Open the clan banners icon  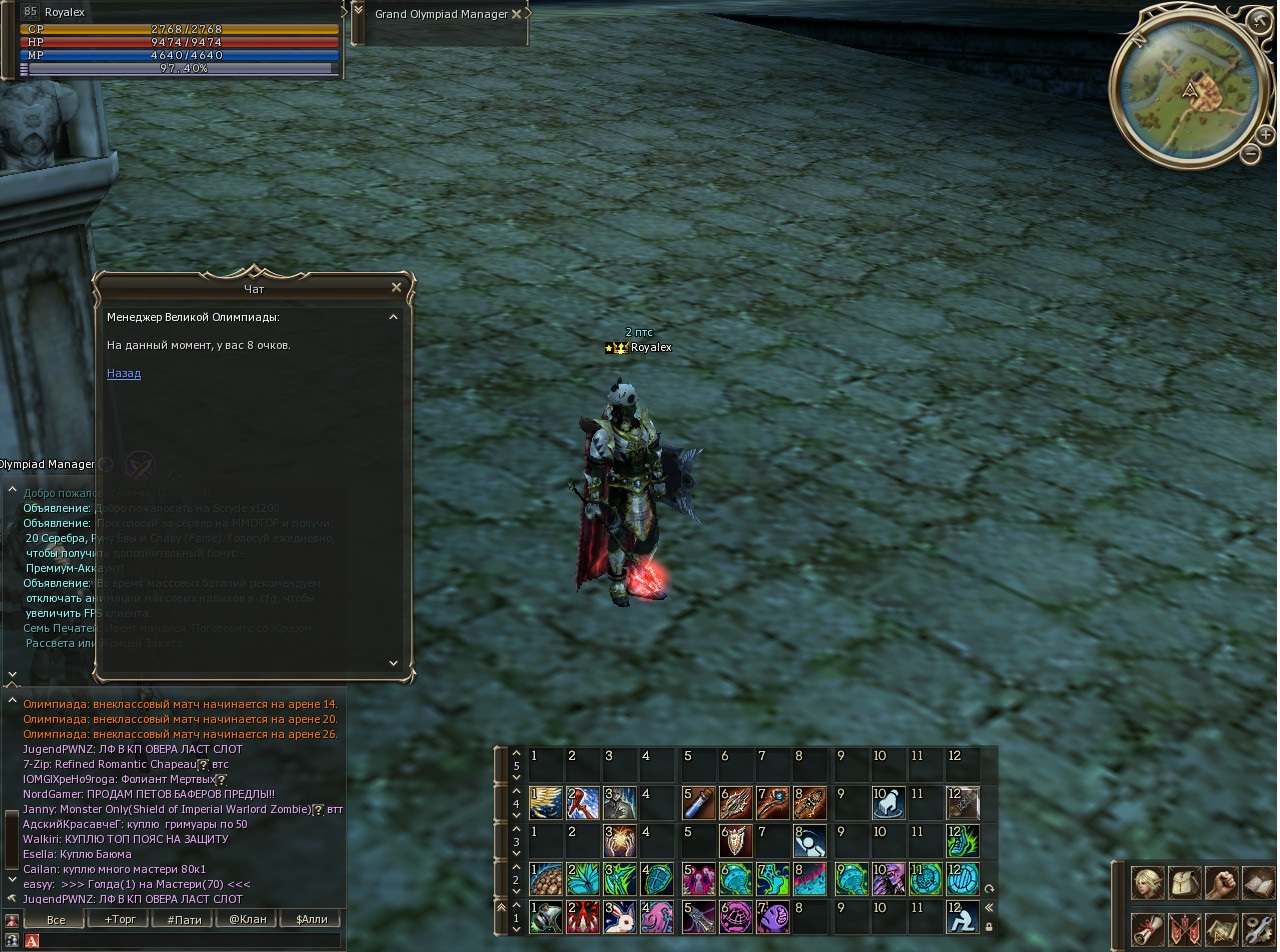click(x=1184, y=929)
